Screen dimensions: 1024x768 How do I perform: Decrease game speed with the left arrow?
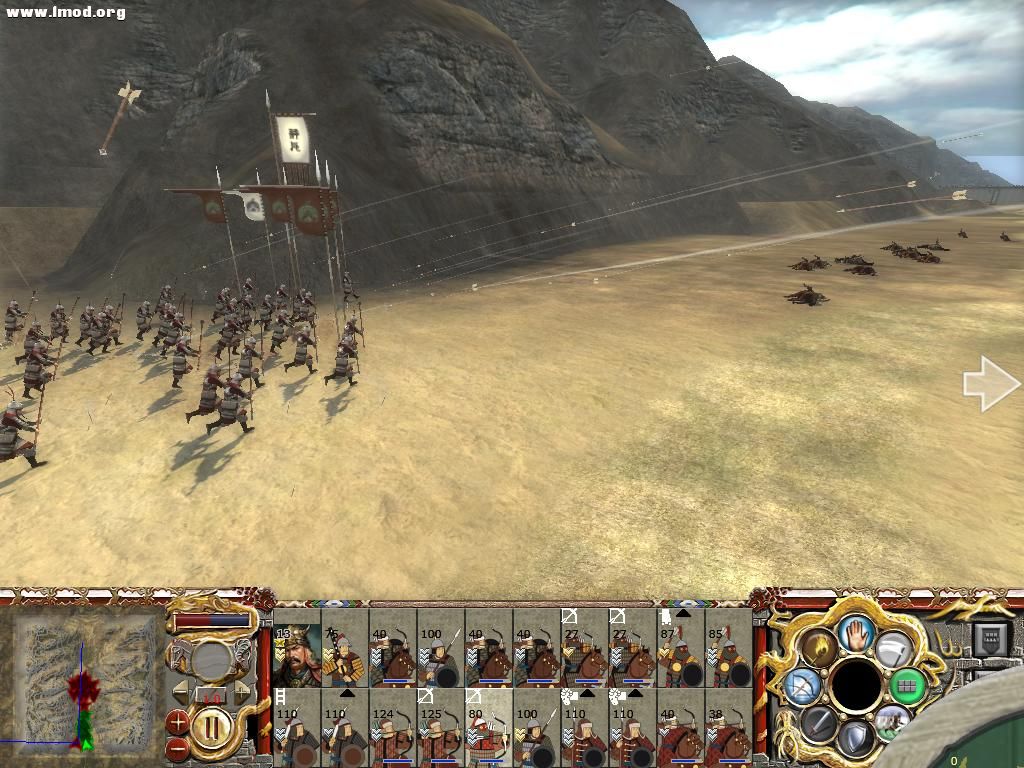[x=180, y=691]
